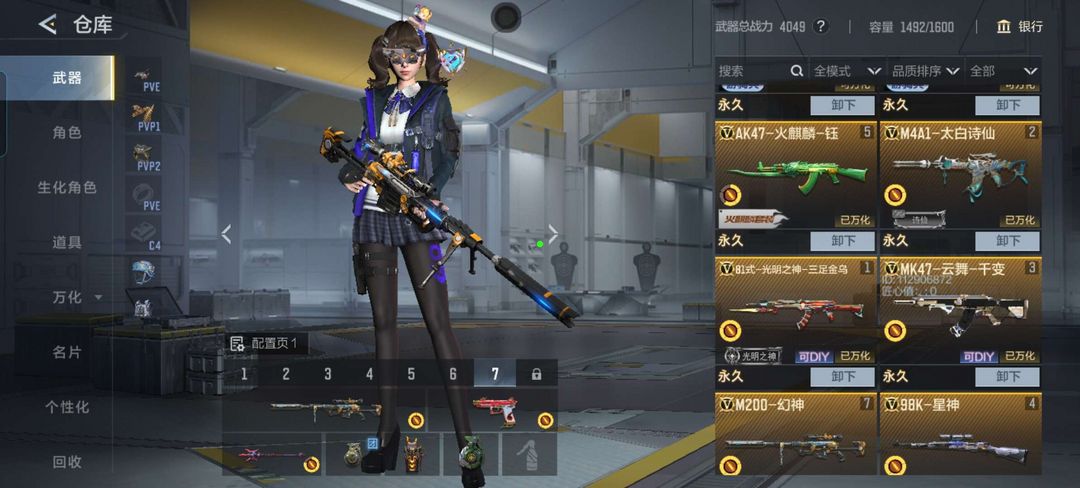Select the 道具 tab
The image size is (1080, 488).
pos(66,242)
